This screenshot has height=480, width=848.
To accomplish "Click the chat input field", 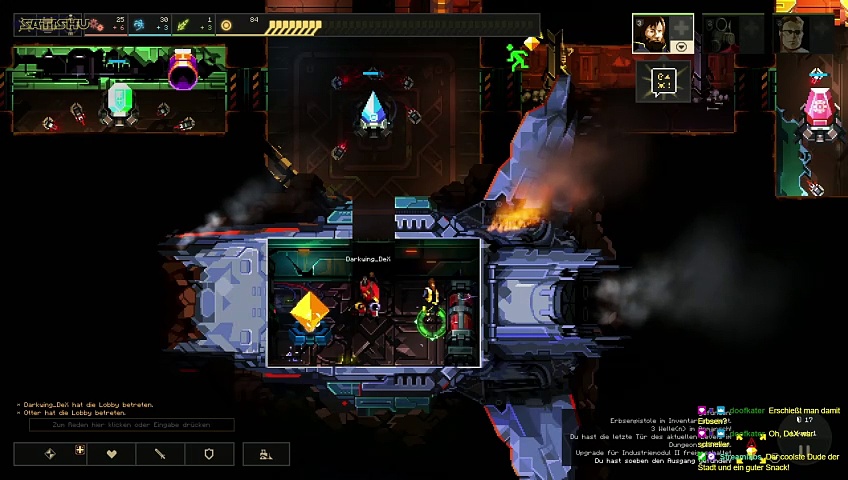I will coord(131,424).
